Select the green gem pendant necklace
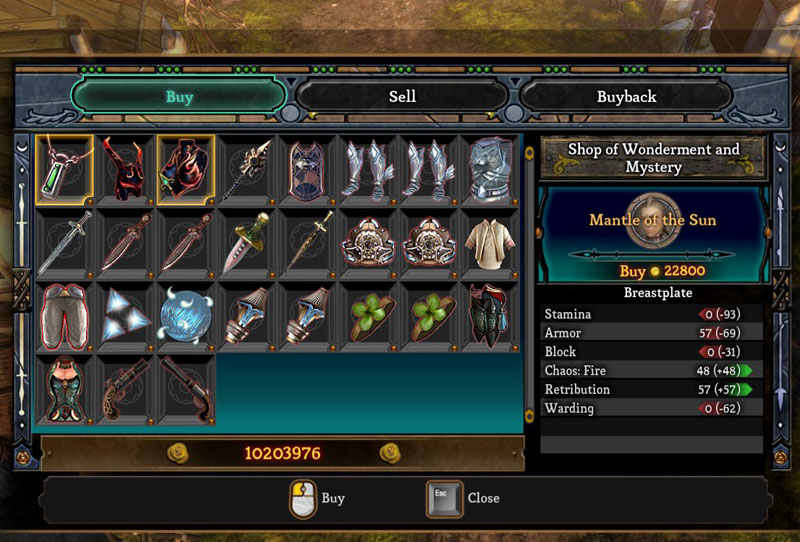Screen dimensions: 800x542 click(65, 166)
